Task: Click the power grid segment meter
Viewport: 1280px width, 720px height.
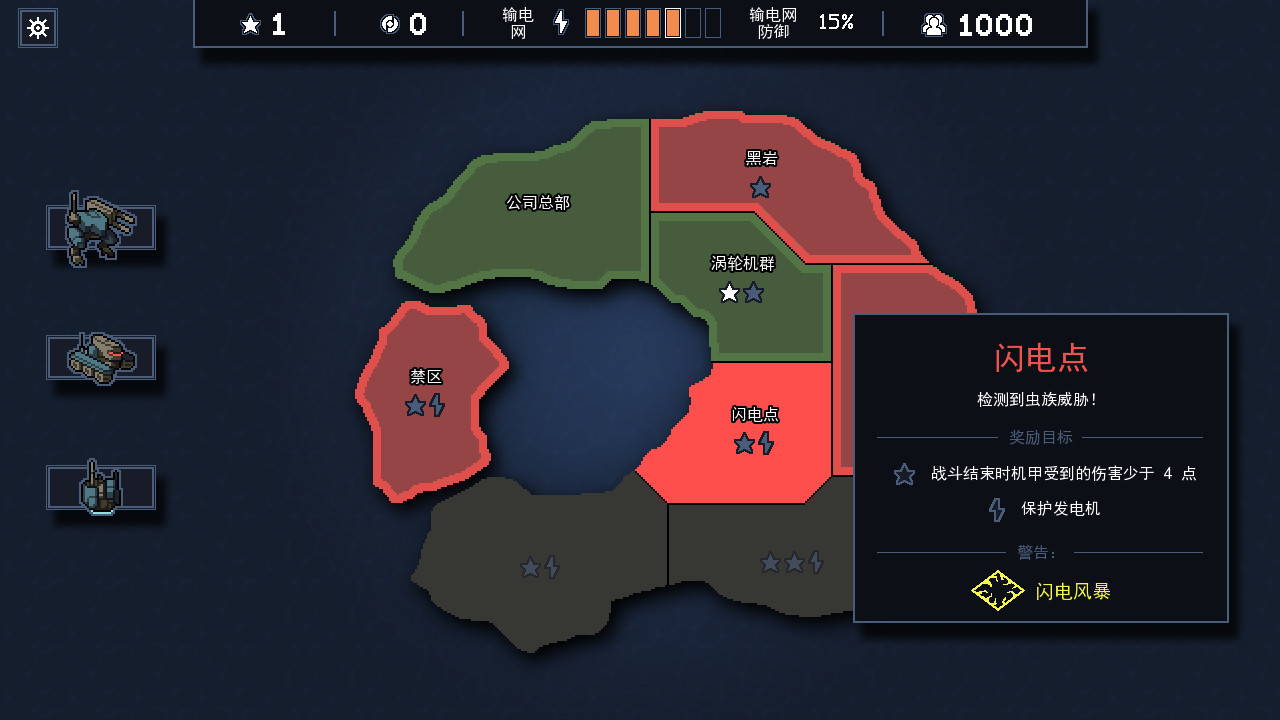Action: [x=650, y=22]
